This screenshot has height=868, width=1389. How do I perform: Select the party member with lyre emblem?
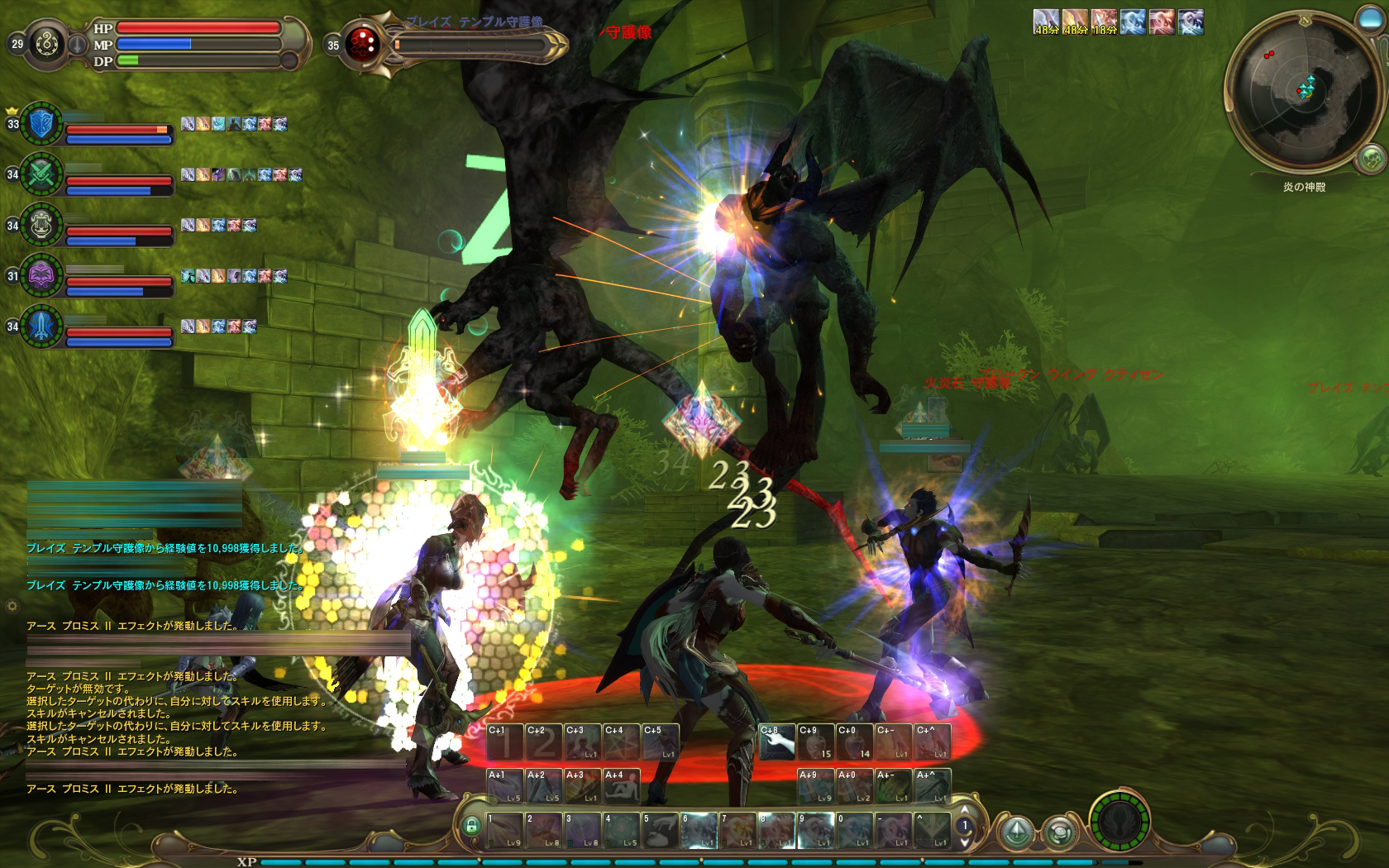click(x=41, y=225)
